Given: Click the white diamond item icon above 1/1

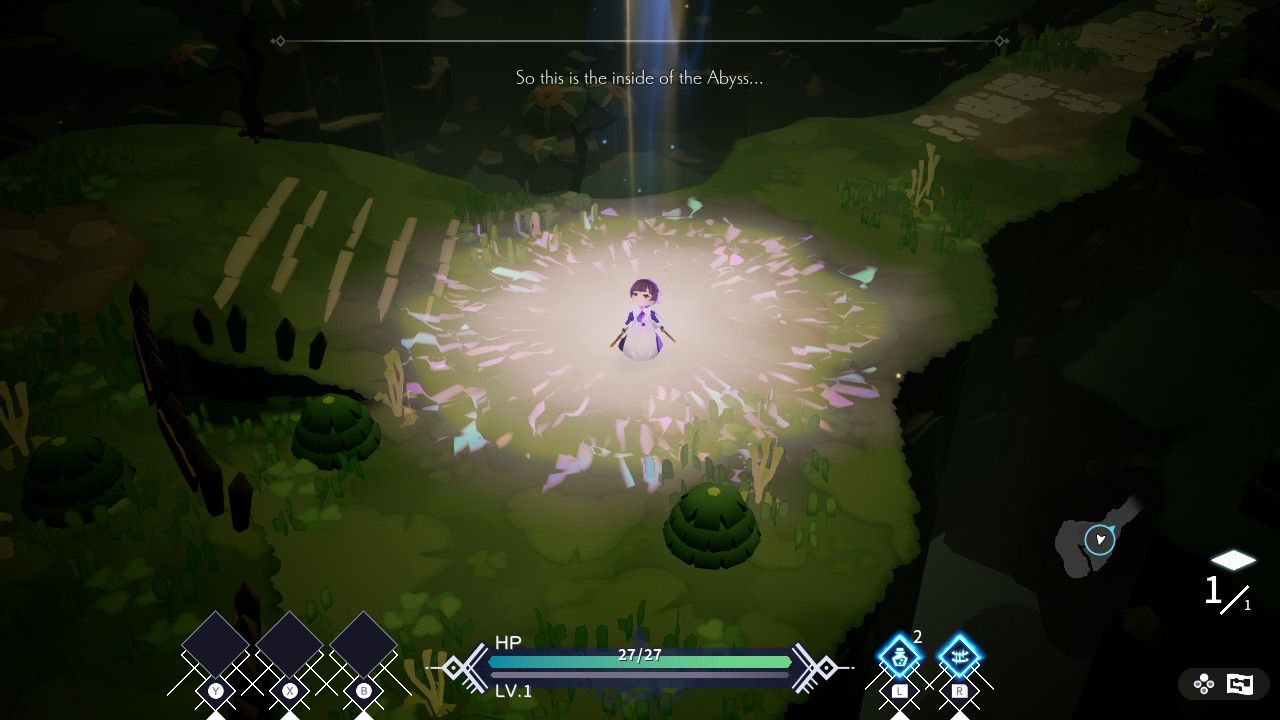Looking at the screenshot, I should [1235, 560].
